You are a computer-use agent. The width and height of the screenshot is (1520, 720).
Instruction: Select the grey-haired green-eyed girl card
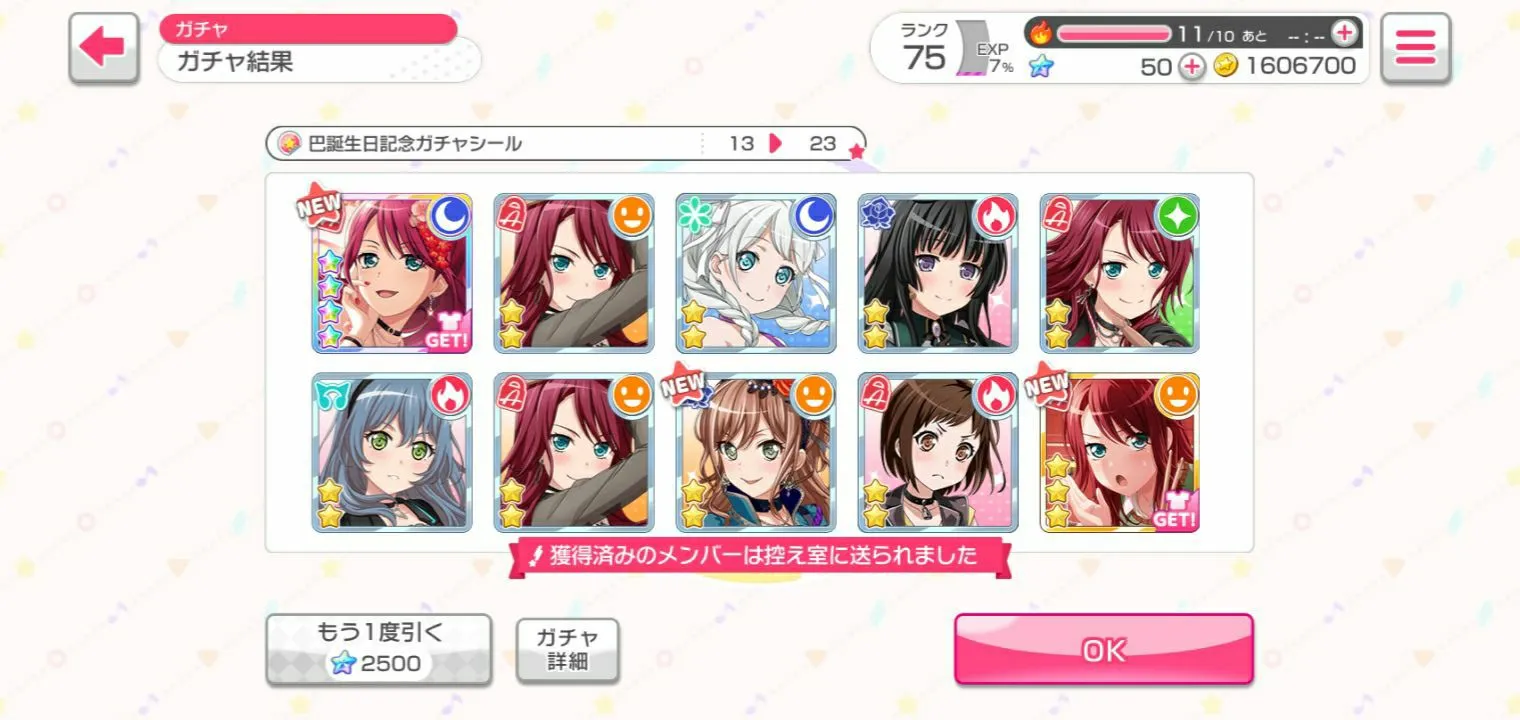[391, 453]
